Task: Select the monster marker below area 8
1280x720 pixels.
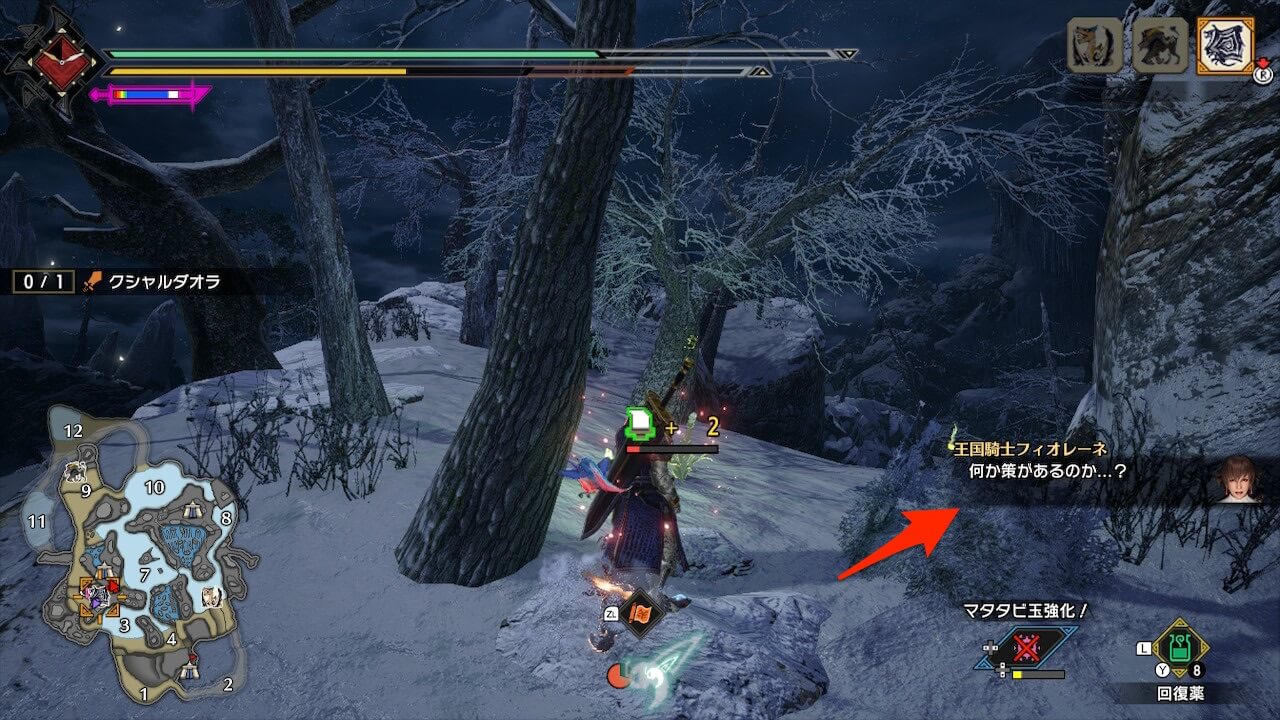Action: pos(212,597)
